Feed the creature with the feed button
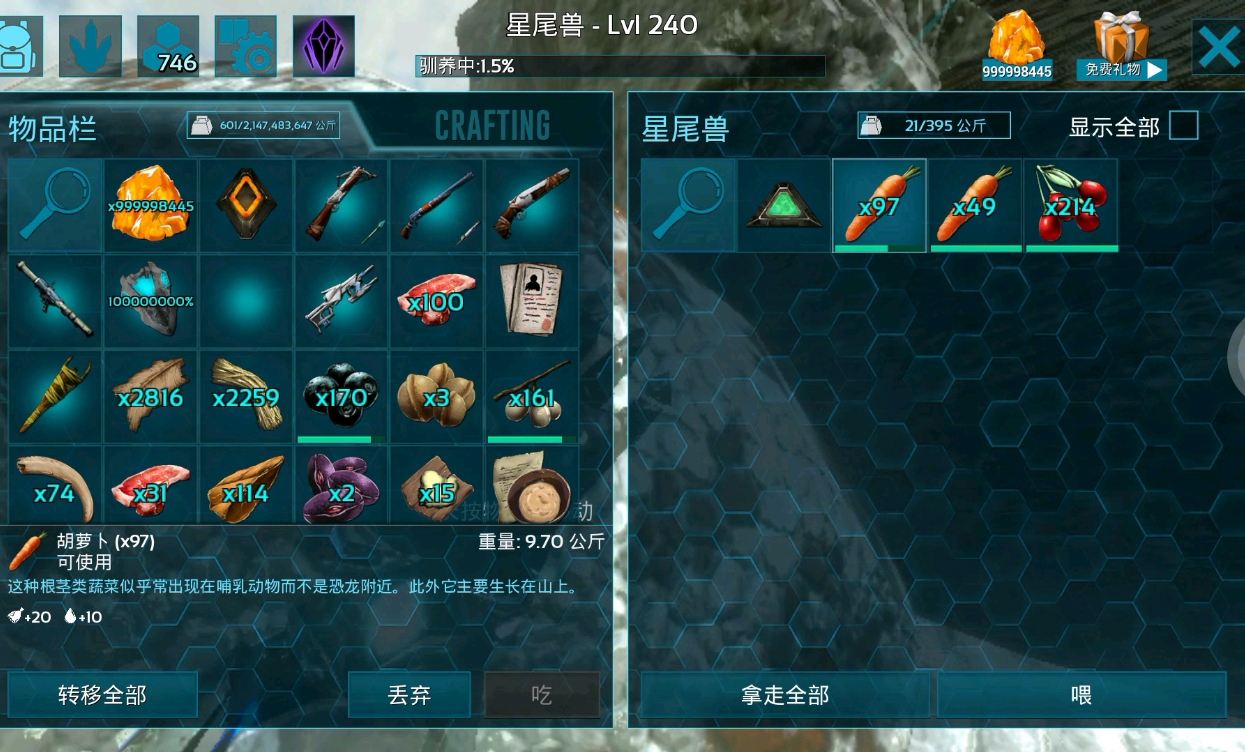Screen dimensions: 1245x752 click(1081, 694)
